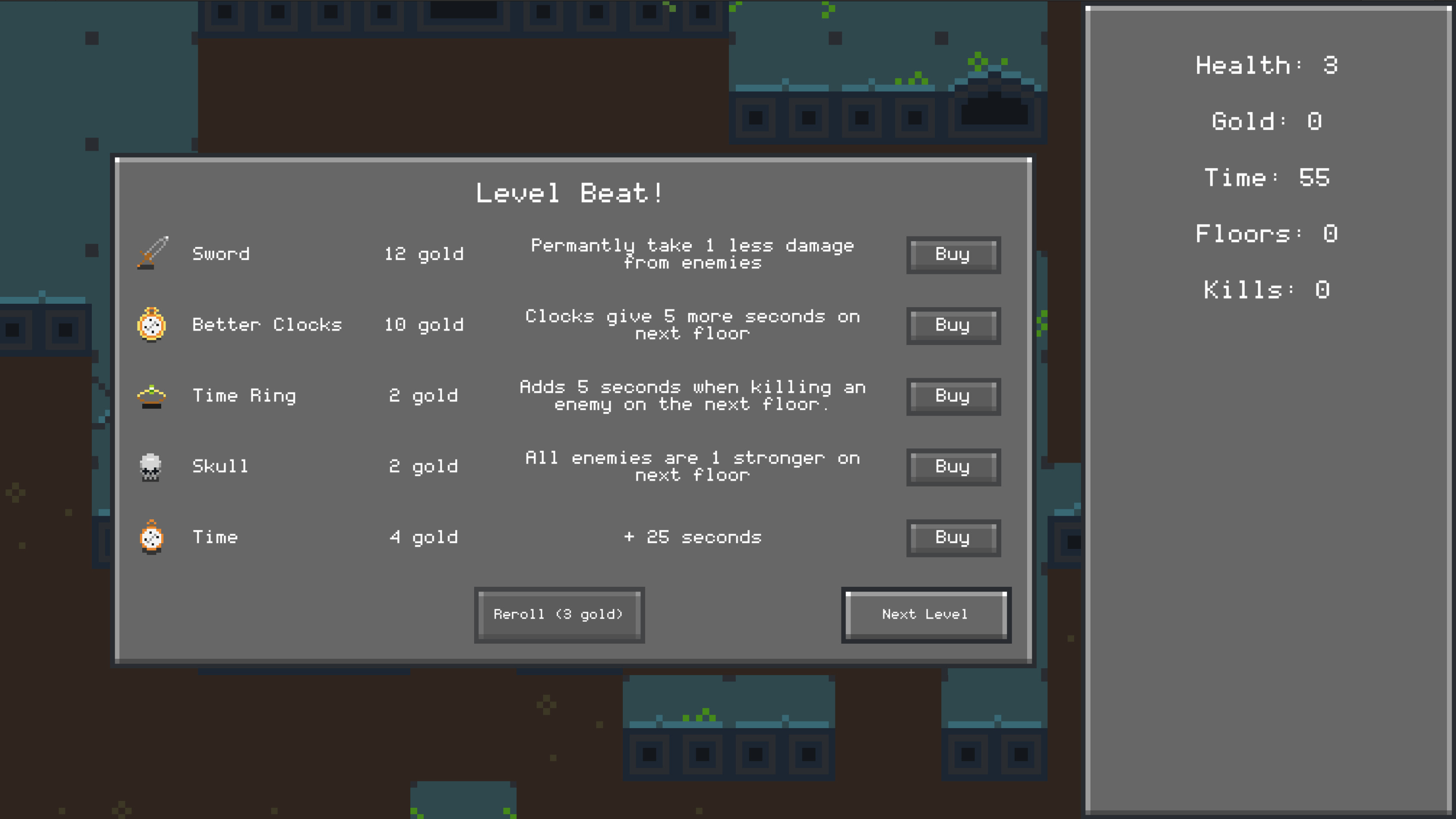Viewport: 1456px width, 819px height.
Task: Purchase the Time Ring
Action: pos(953,396)
